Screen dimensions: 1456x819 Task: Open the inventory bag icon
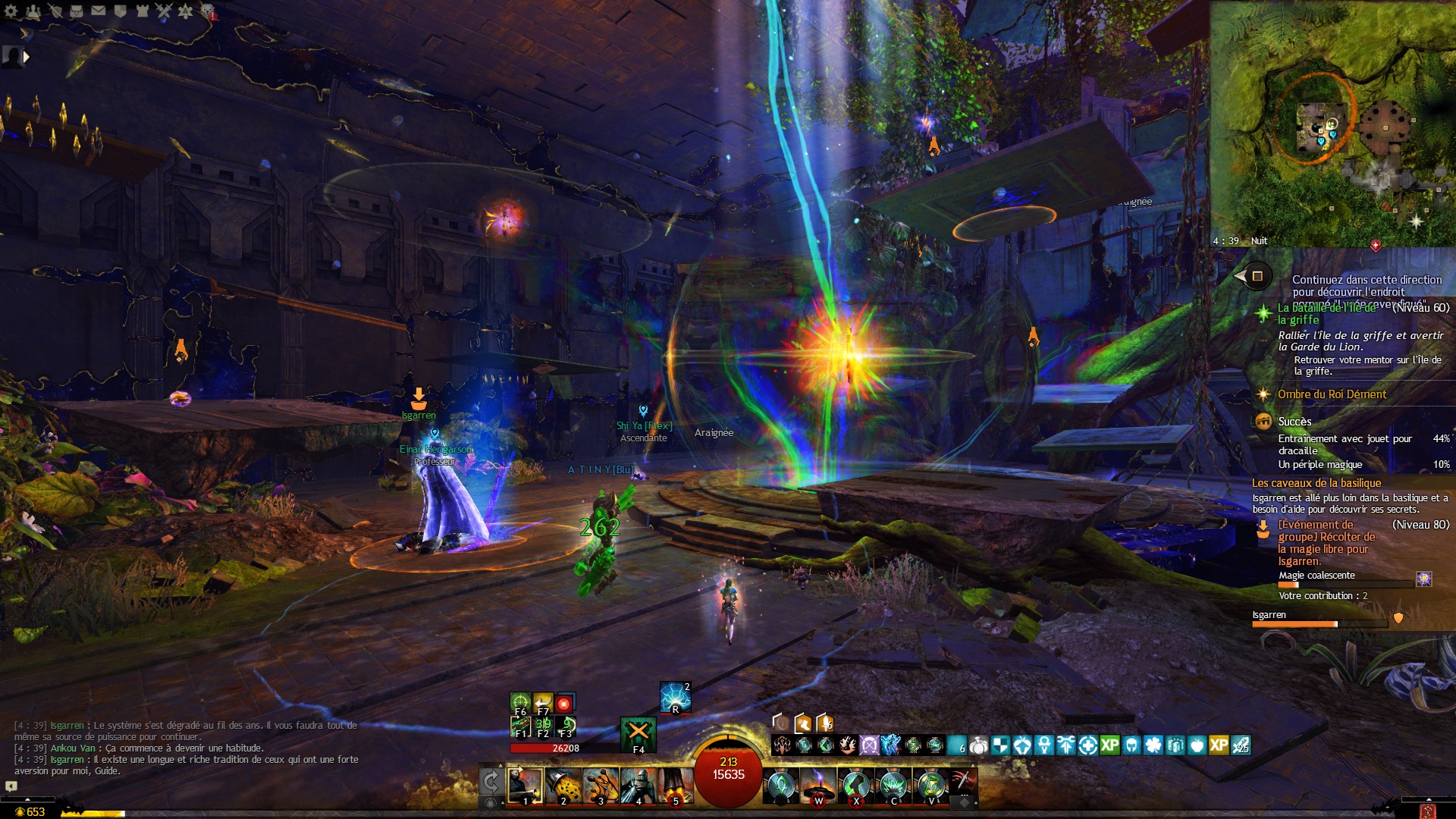point(77,11)
